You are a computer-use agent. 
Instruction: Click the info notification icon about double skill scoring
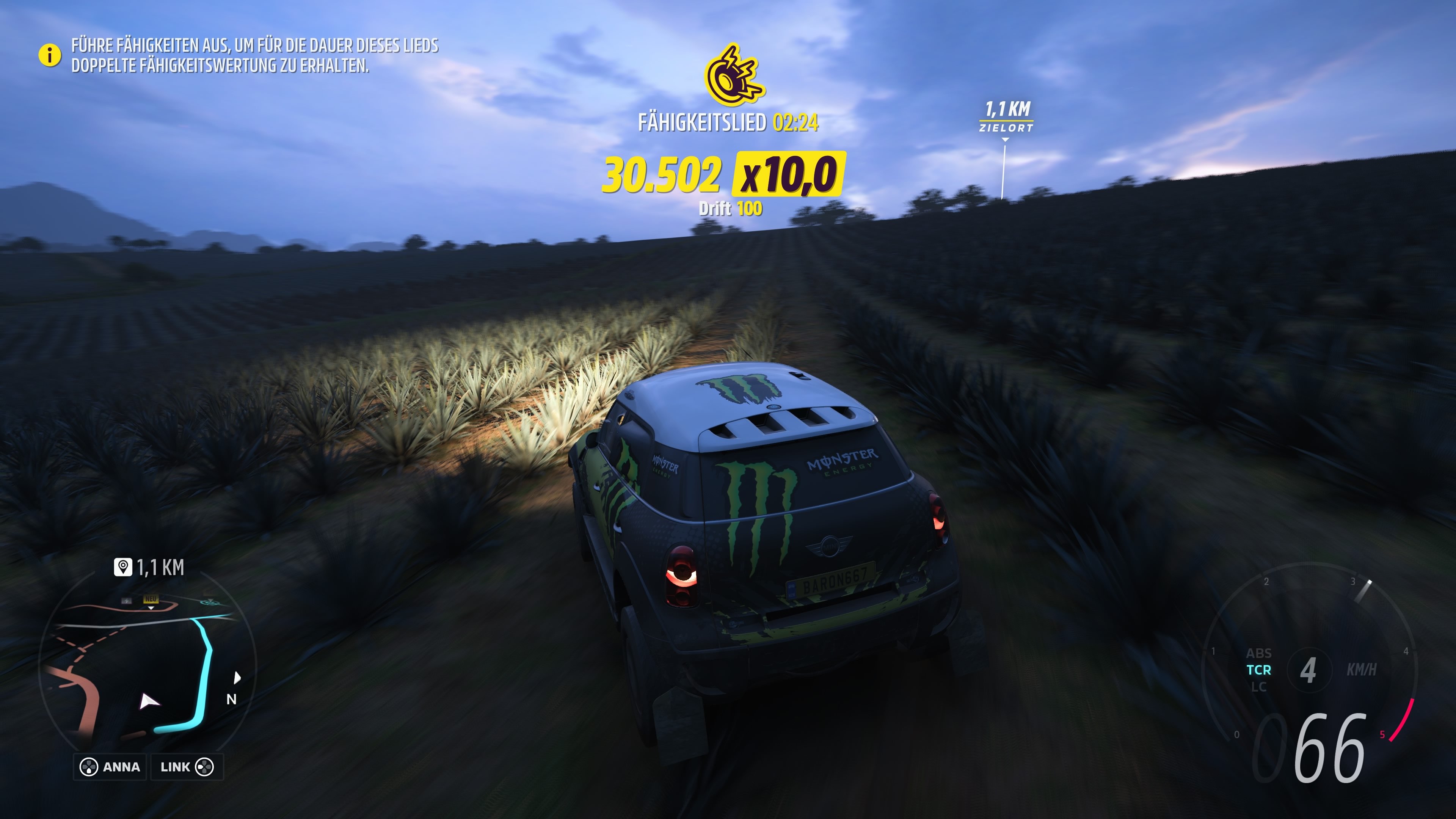[x=50, y=56]
